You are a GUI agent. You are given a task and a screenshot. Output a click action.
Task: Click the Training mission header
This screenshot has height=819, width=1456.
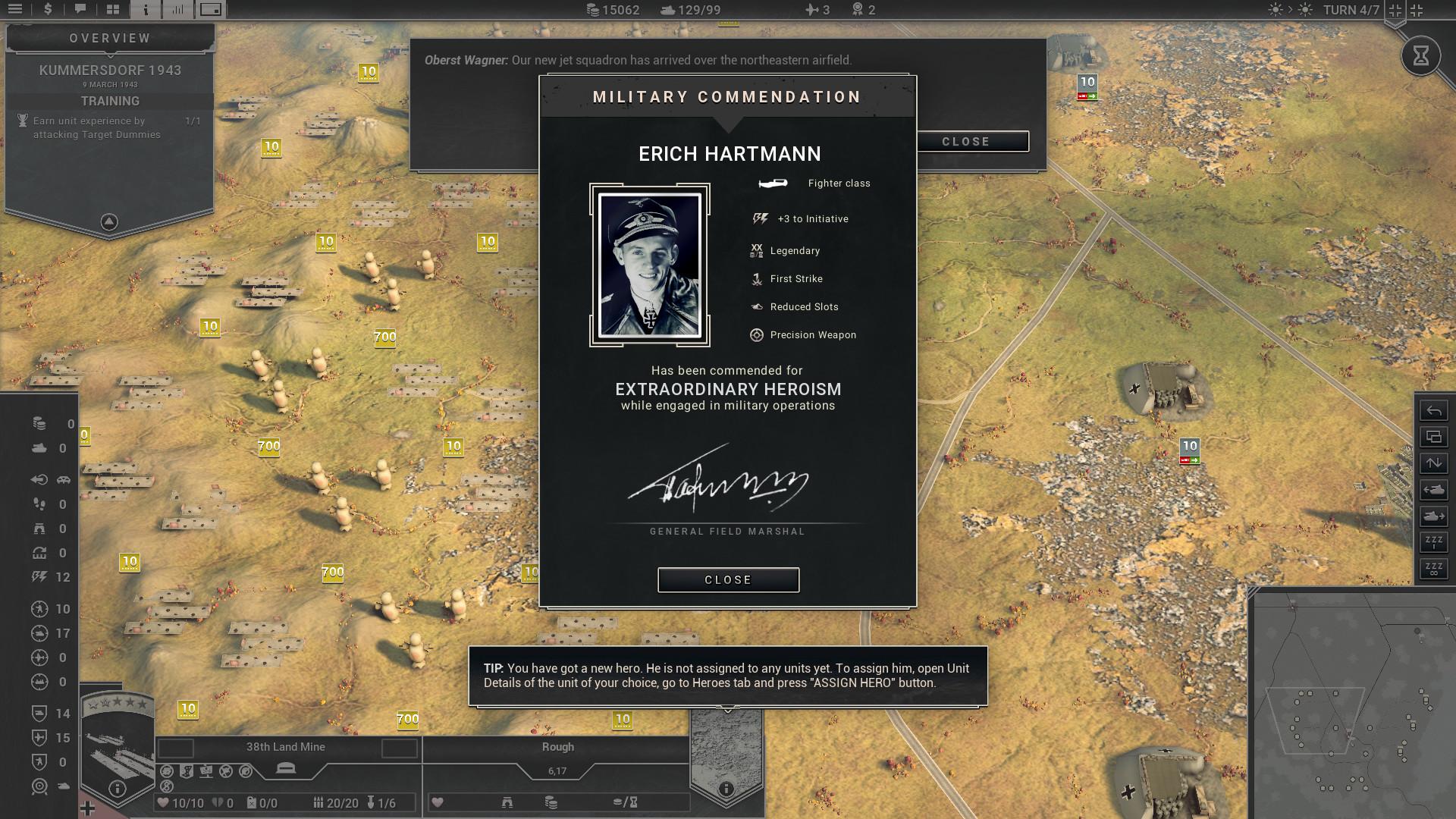[x=108, y=100]
